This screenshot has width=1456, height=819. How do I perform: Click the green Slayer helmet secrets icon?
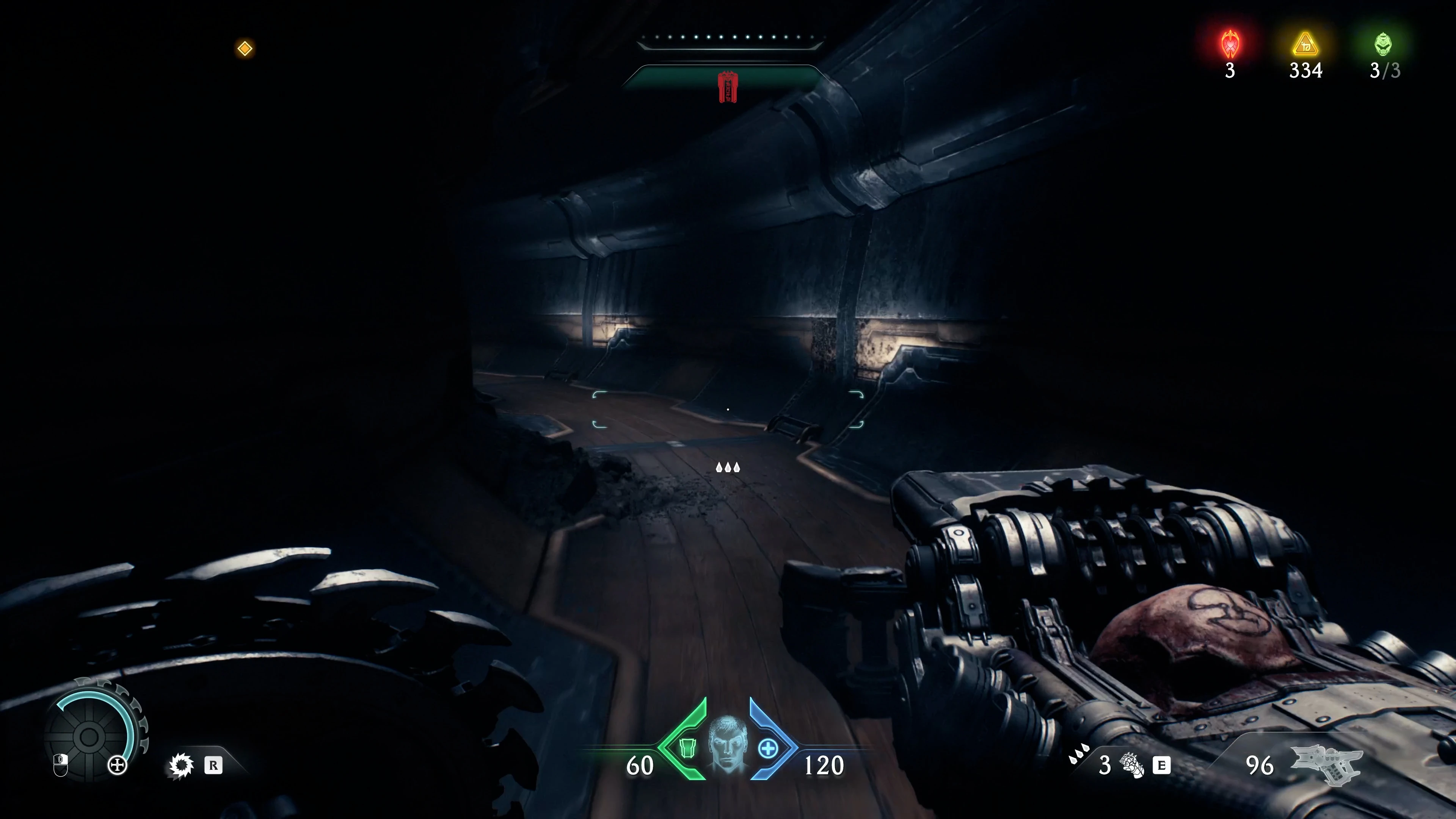pos(1382,44)
